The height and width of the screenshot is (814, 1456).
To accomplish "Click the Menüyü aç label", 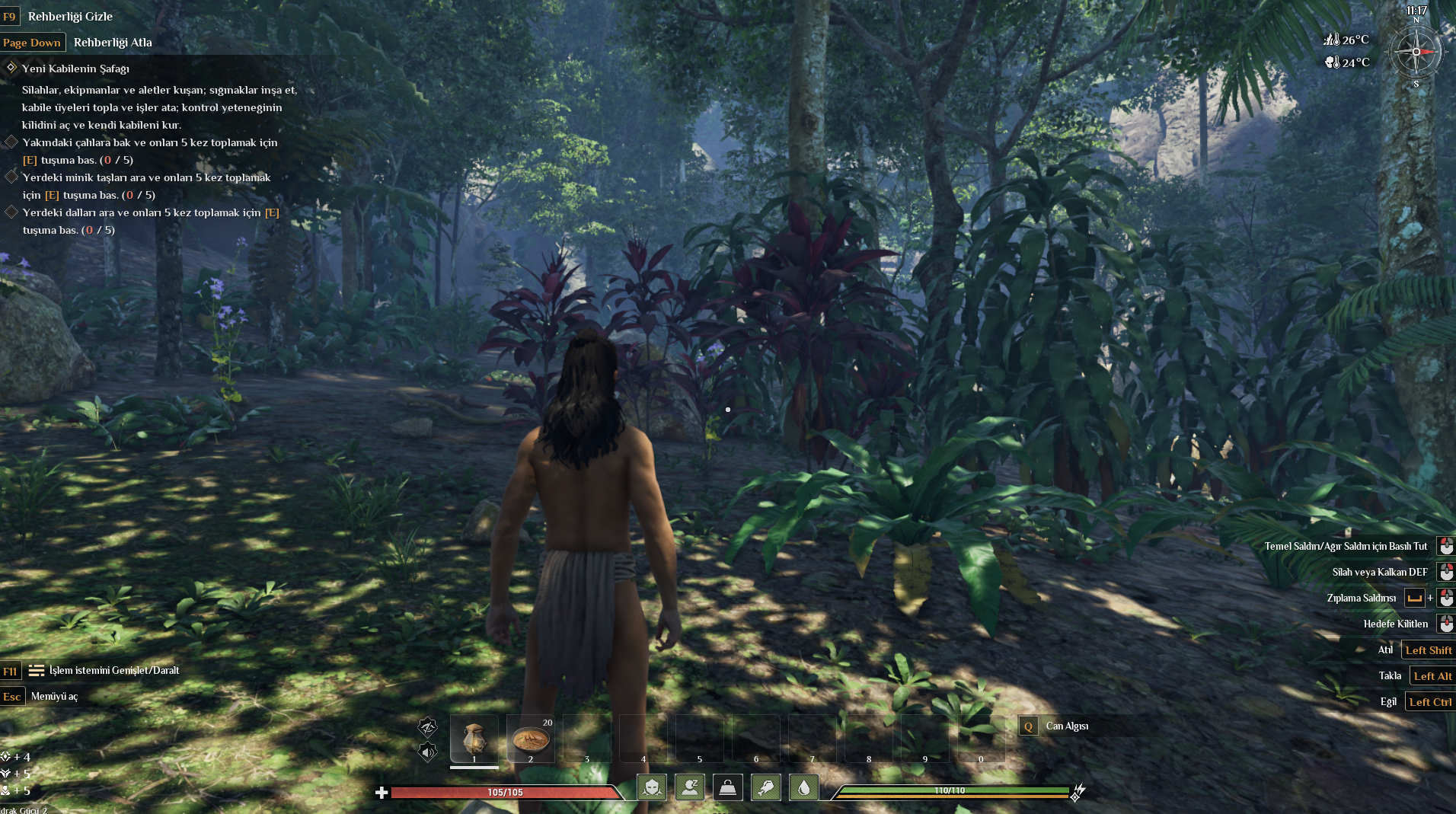I will (54, 697).
